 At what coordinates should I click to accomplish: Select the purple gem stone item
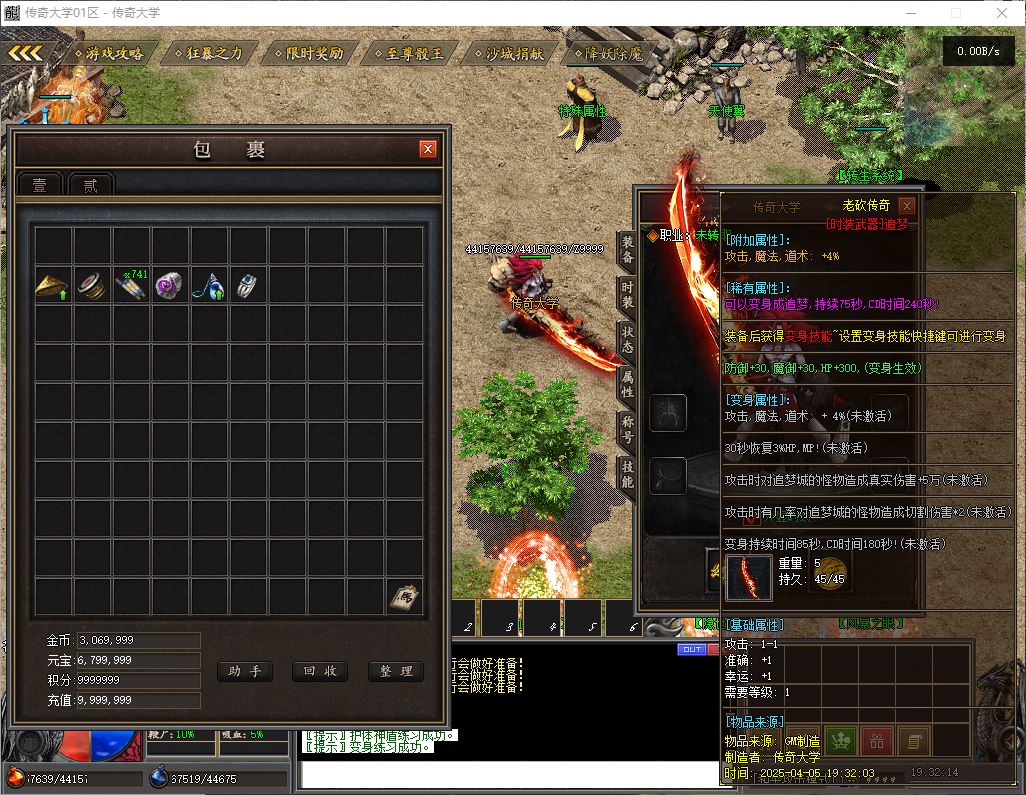pos(170,286)
